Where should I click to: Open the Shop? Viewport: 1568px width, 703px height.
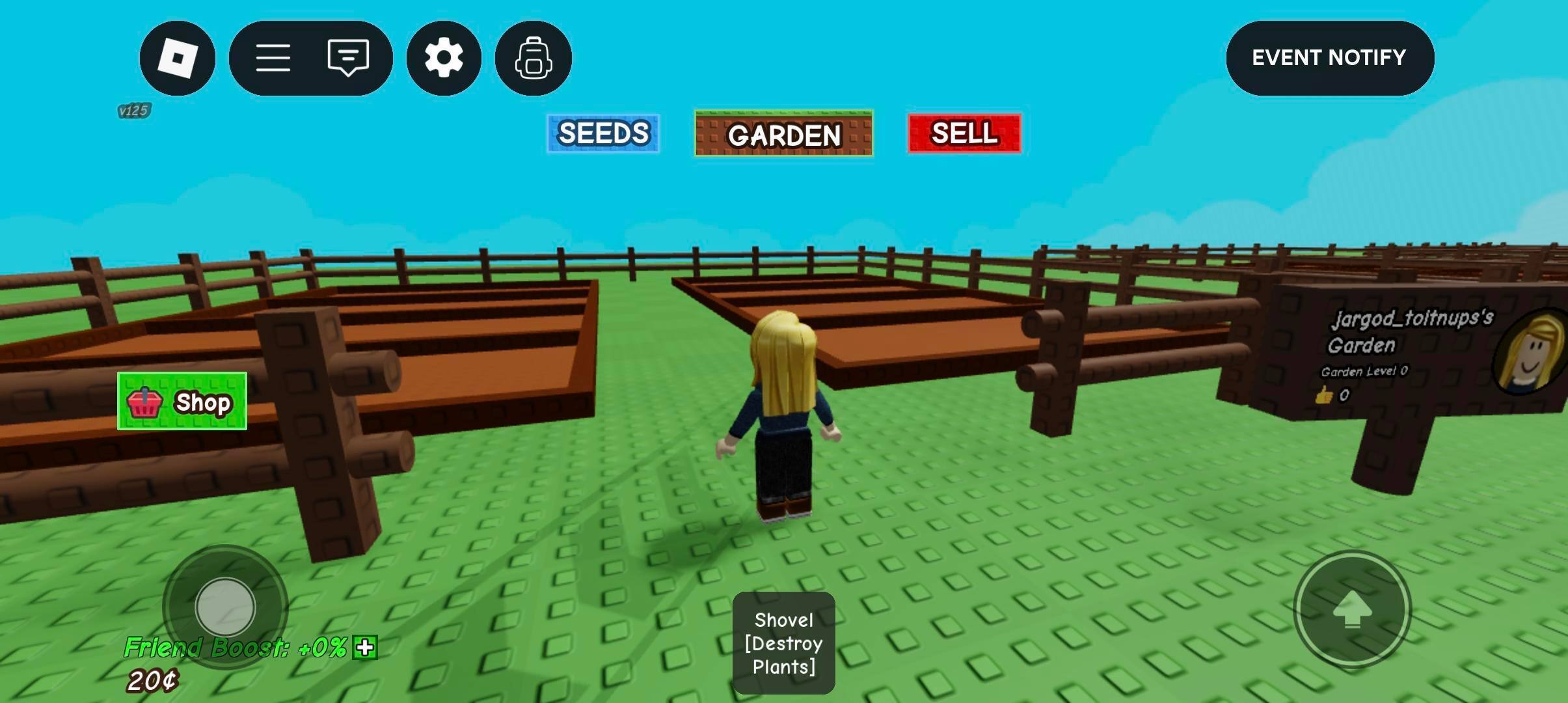183,402
